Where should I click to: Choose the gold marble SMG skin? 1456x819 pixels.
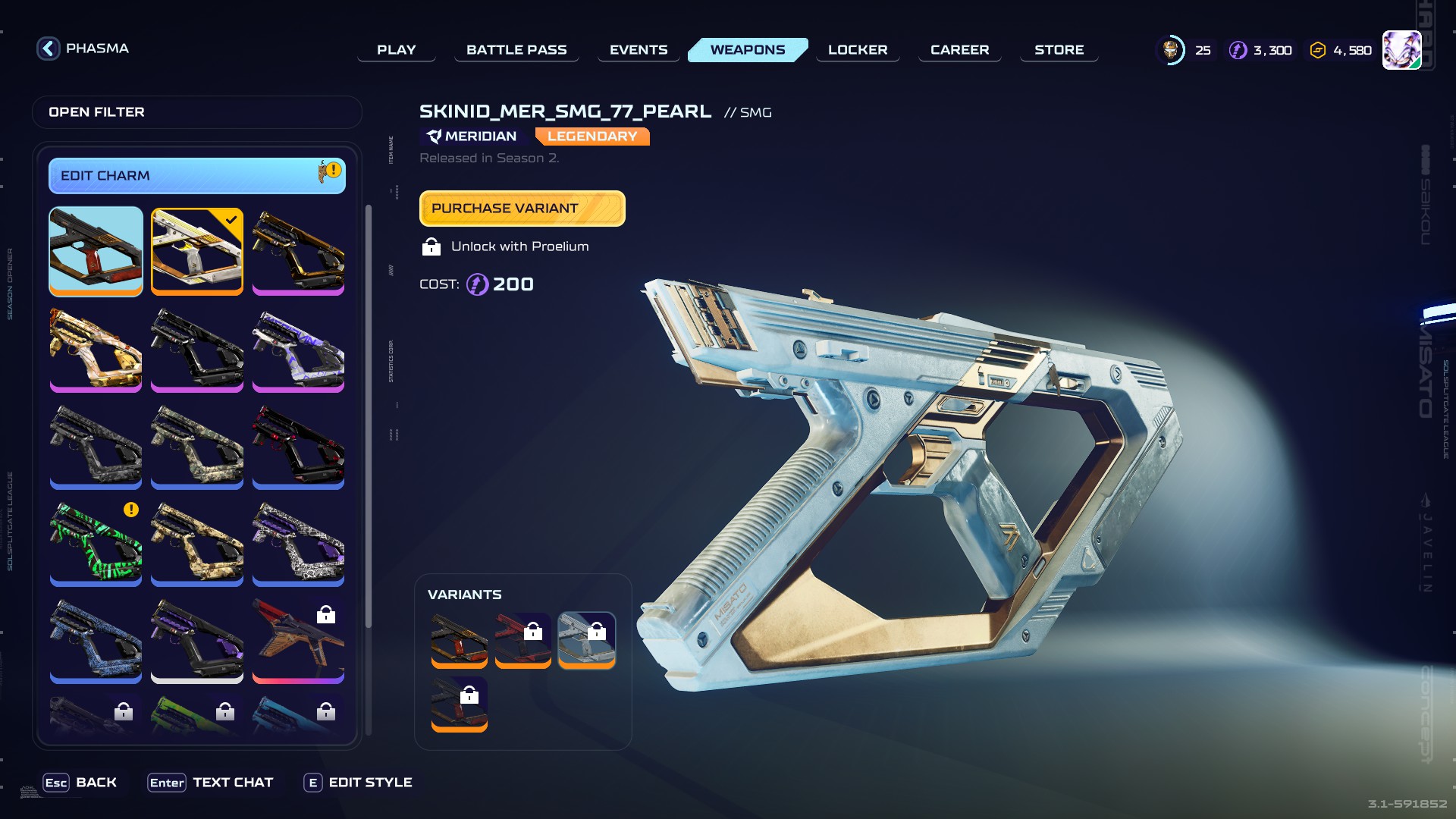pos(96,348)
